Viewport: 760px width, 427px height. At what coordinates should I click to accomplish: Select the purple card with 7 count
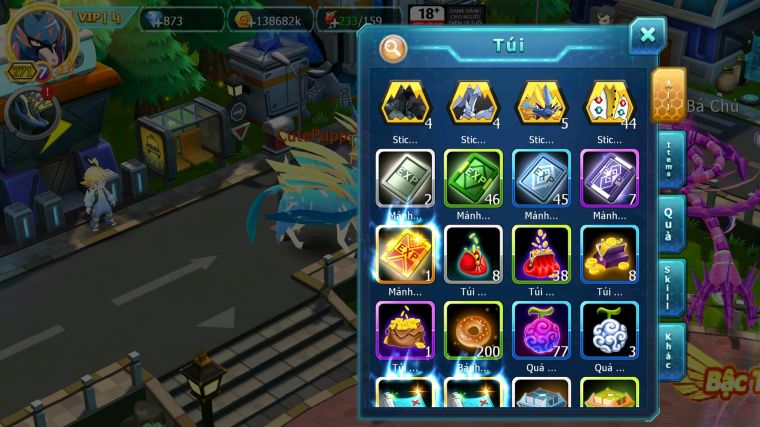[x=609, y=177]
